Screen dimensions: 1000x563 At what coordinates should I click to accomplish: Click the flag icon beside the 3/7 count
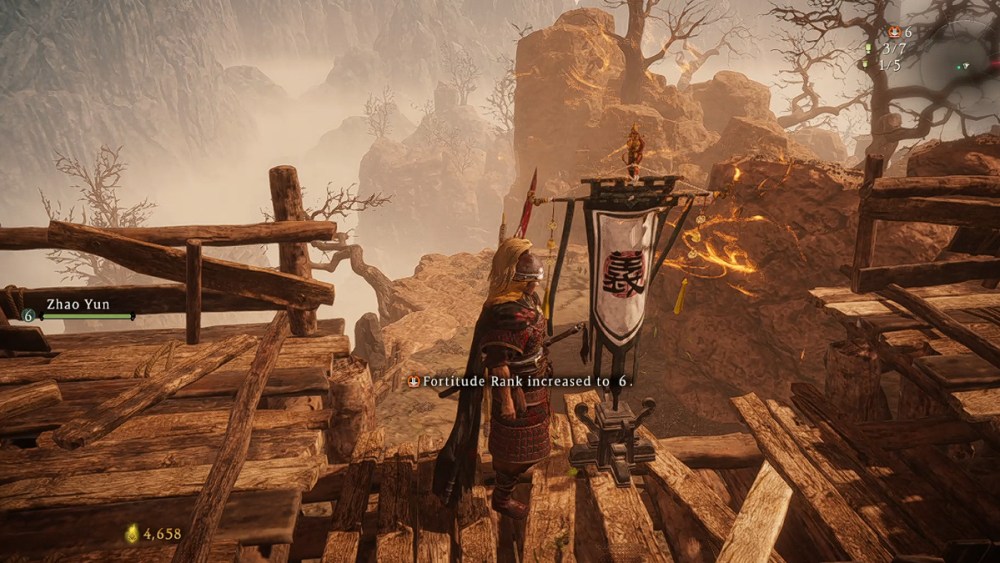point(868,48)
